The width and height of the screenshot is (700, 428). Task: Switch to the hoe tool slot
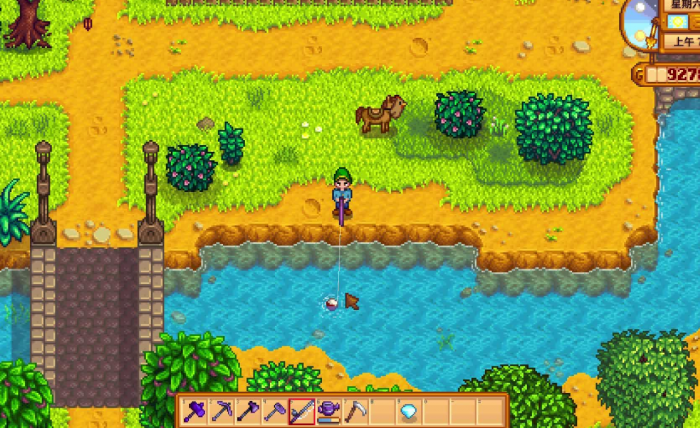point(274,410)
